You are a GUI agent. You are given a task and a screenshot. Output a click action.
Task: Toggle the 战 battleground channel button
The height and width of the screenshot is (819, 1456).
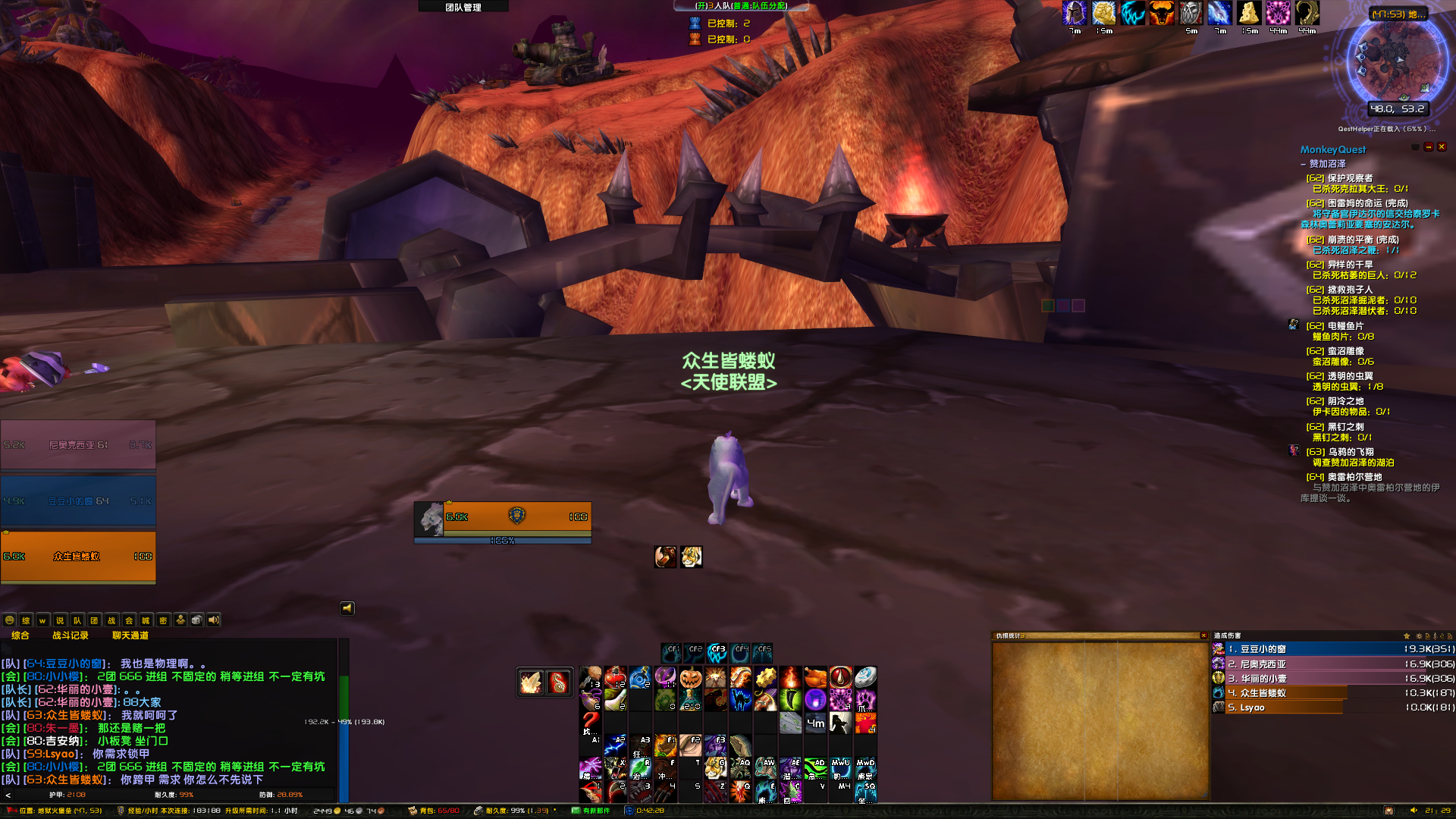111,620
